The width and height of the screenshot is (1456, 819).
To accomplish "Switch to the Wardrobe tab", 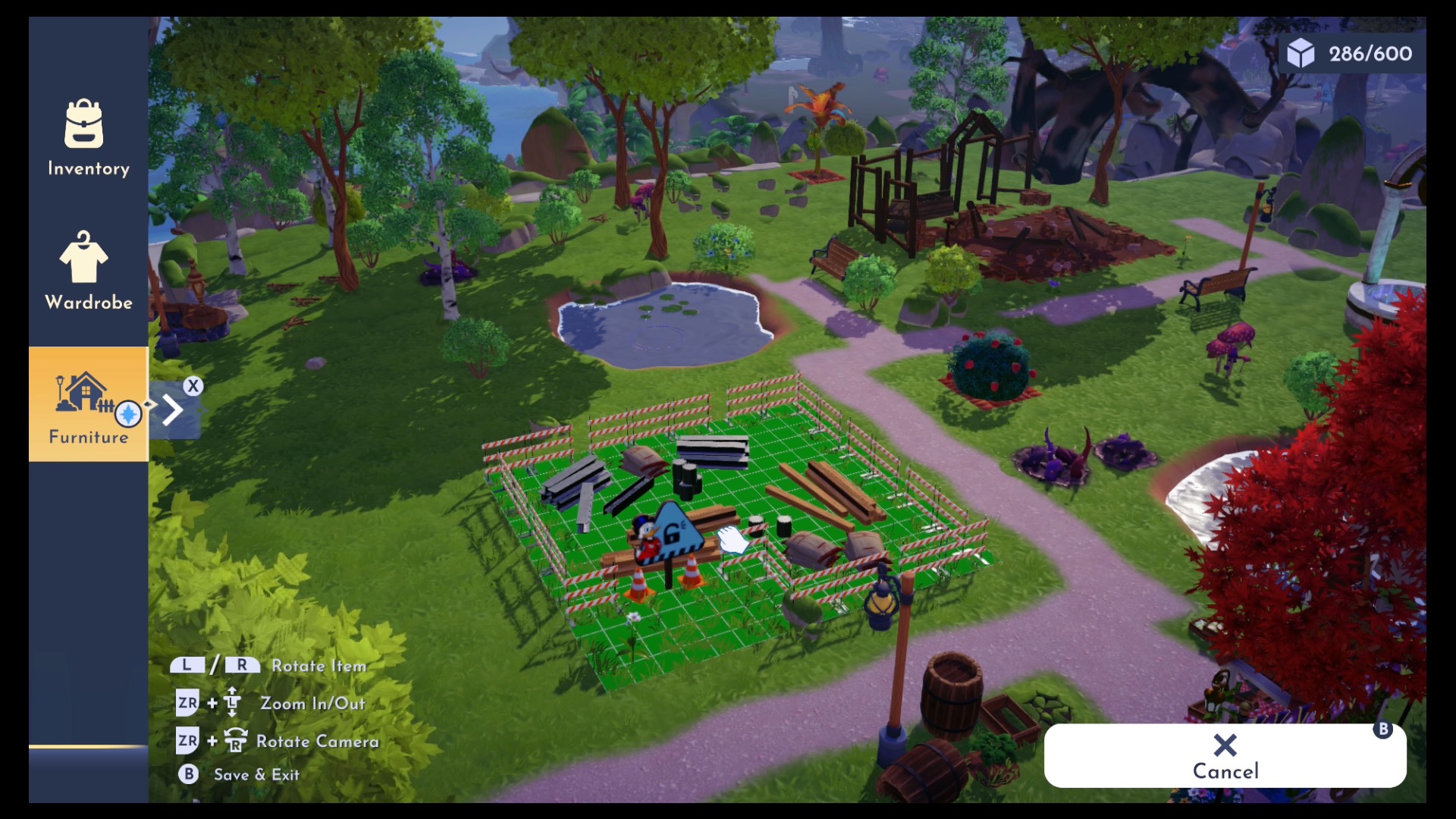I will (88, 271).
